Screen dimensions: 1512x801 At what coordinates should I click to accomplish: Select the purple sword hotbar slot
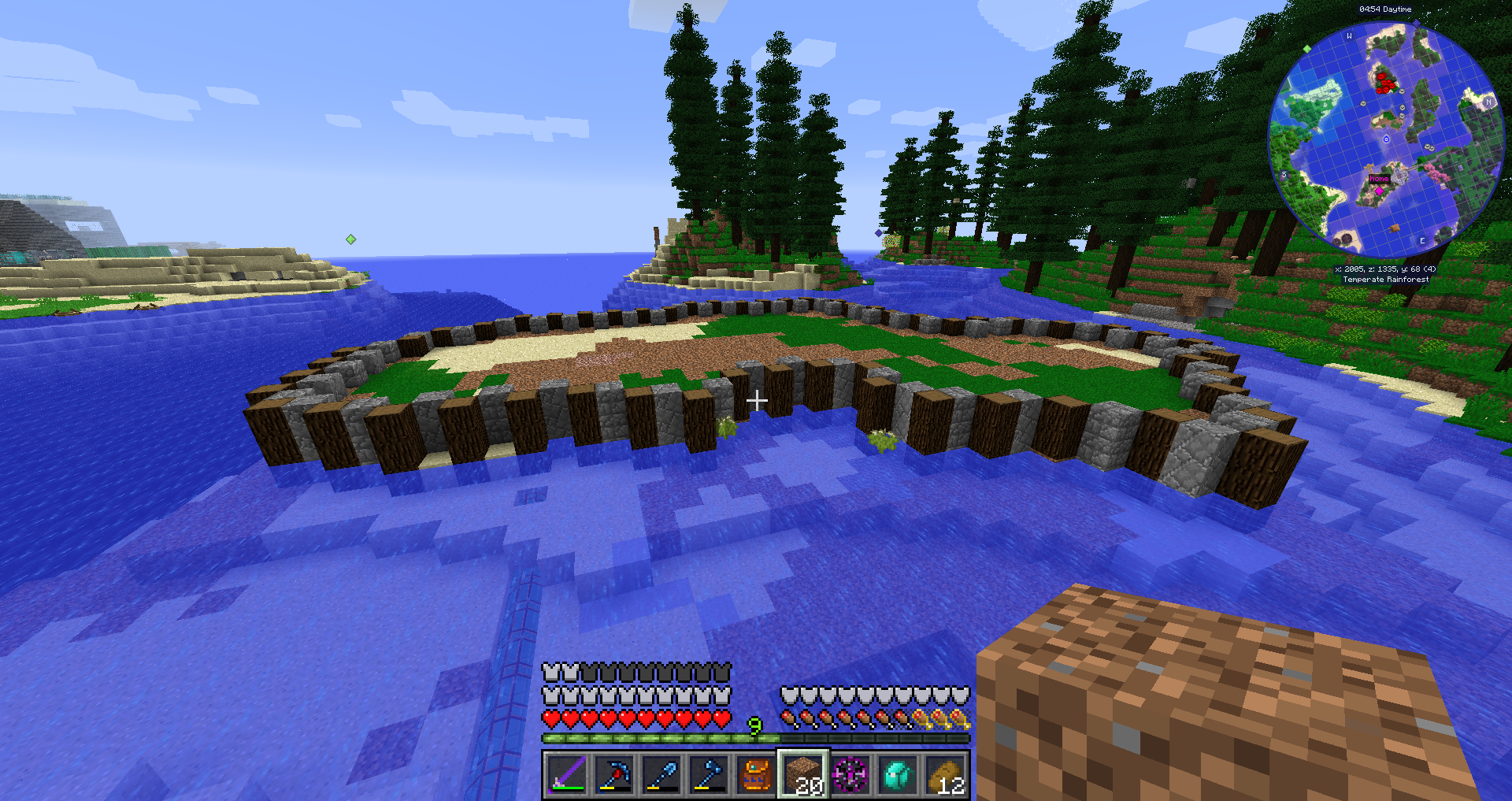click(x=566, y=774)
